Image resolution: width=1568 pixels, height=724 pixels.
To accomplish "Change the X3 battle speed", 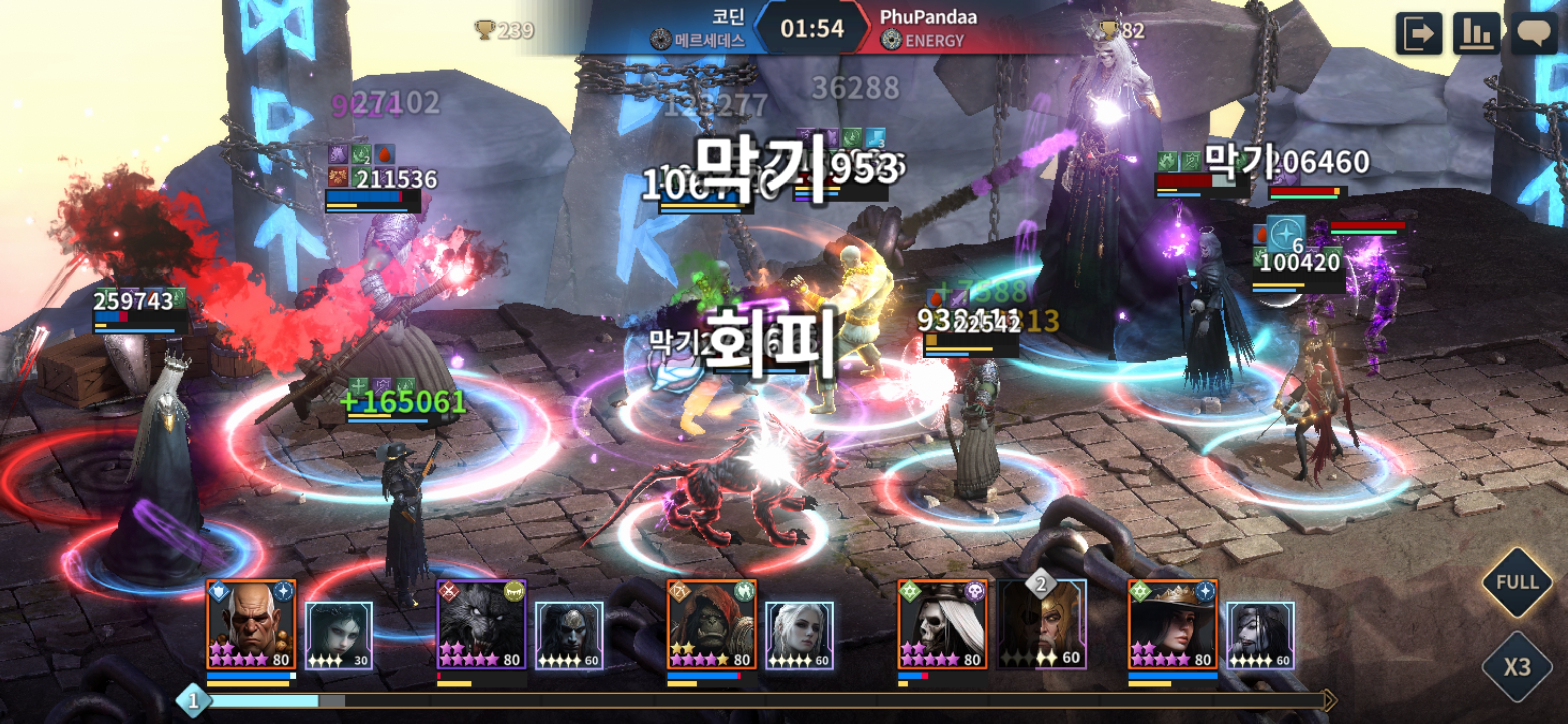I will (x=1517, y=667).
